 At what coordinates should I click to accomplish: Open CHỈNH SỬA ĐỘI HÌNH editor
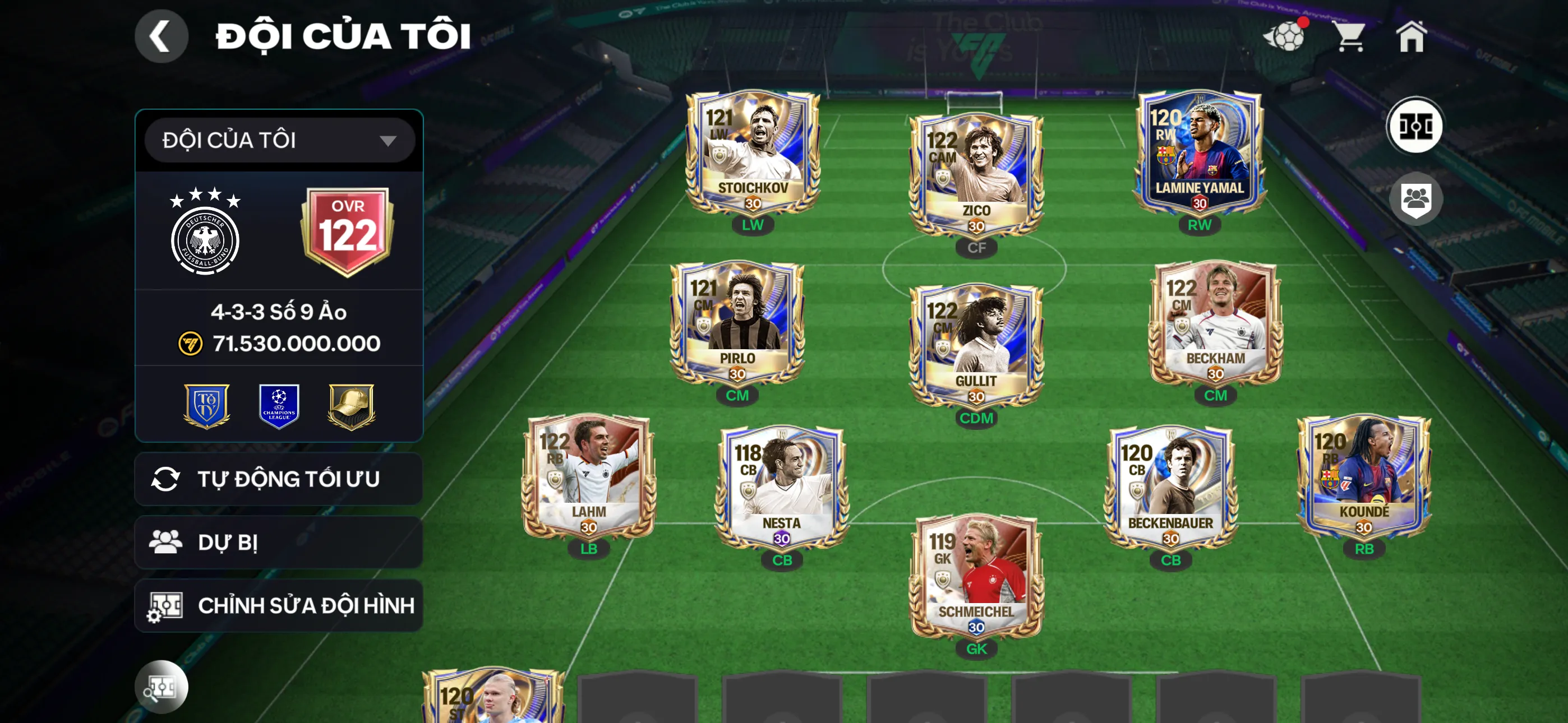pos(278,606)
